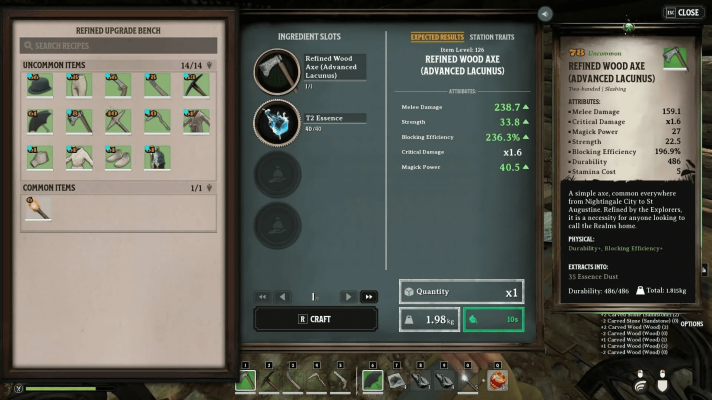Toggle the sound speaker icon

544,14
